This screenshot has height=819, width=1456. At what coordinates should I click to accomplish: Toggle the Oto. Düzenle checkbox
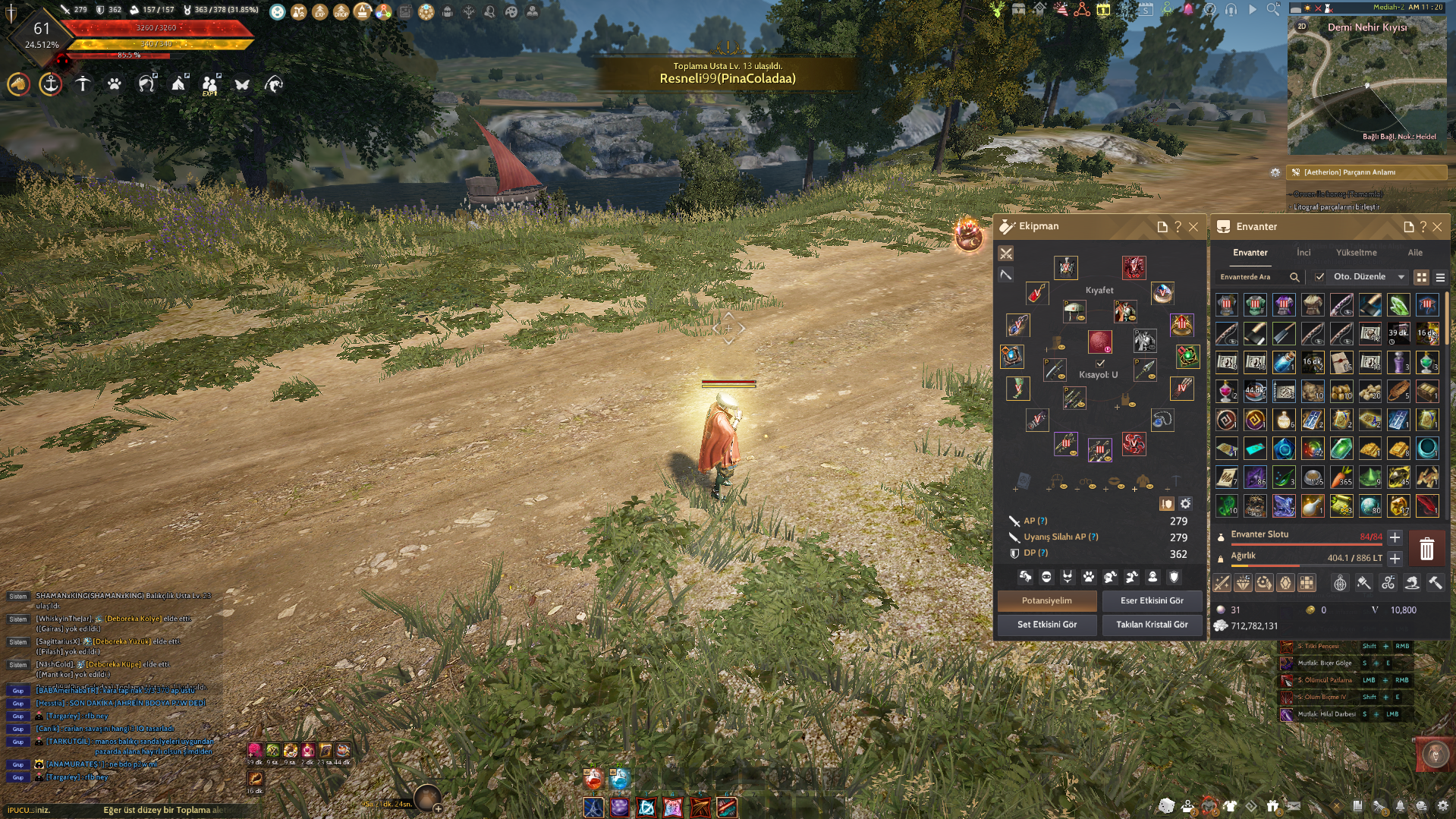pyautogui.click(x=1319, y=277)
